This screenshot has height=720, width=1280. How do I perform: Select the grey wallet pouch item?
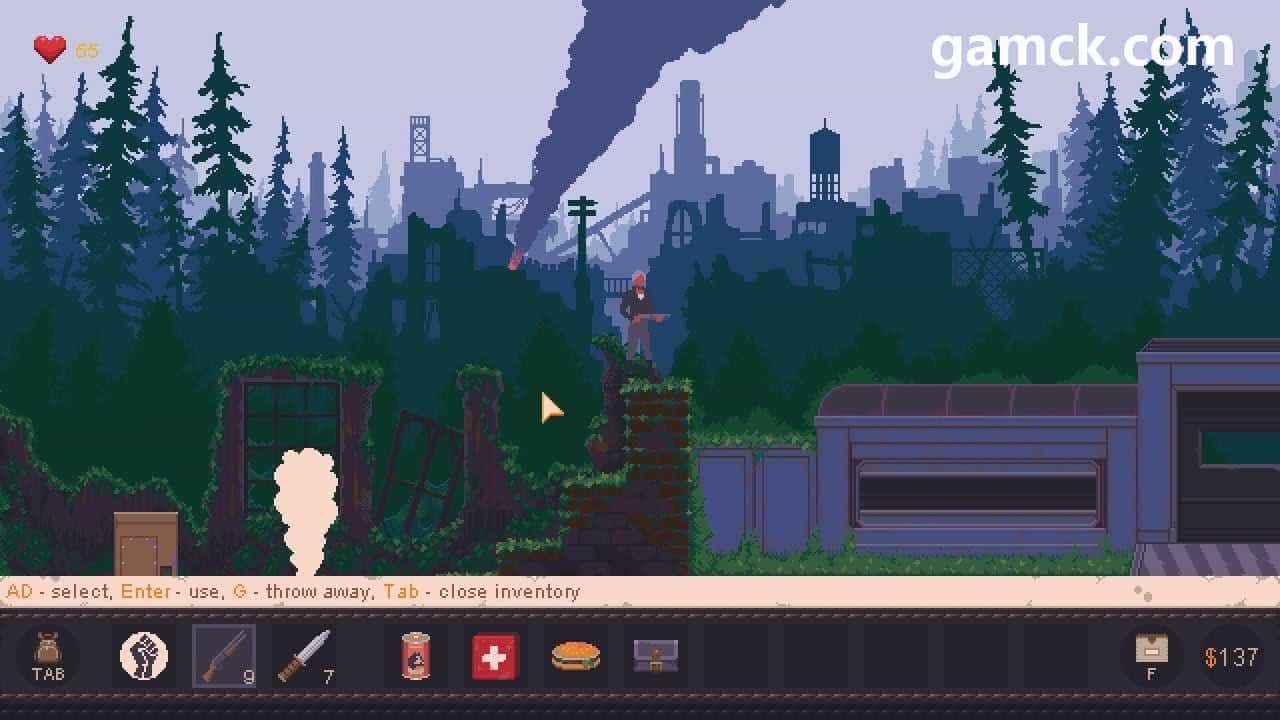[x=655, y=656]
